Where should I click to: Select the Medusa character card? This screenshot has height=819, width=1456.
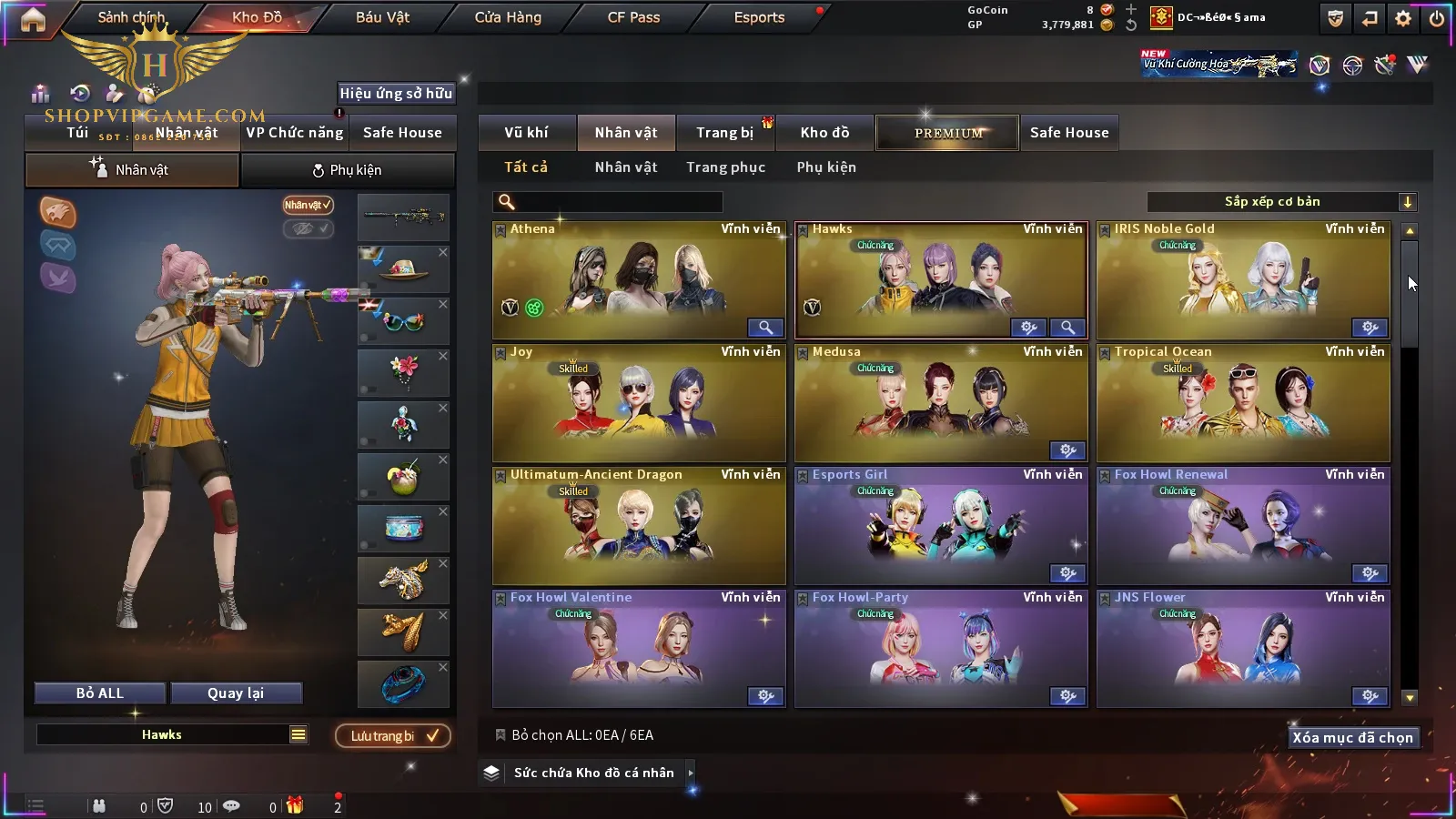941,402
